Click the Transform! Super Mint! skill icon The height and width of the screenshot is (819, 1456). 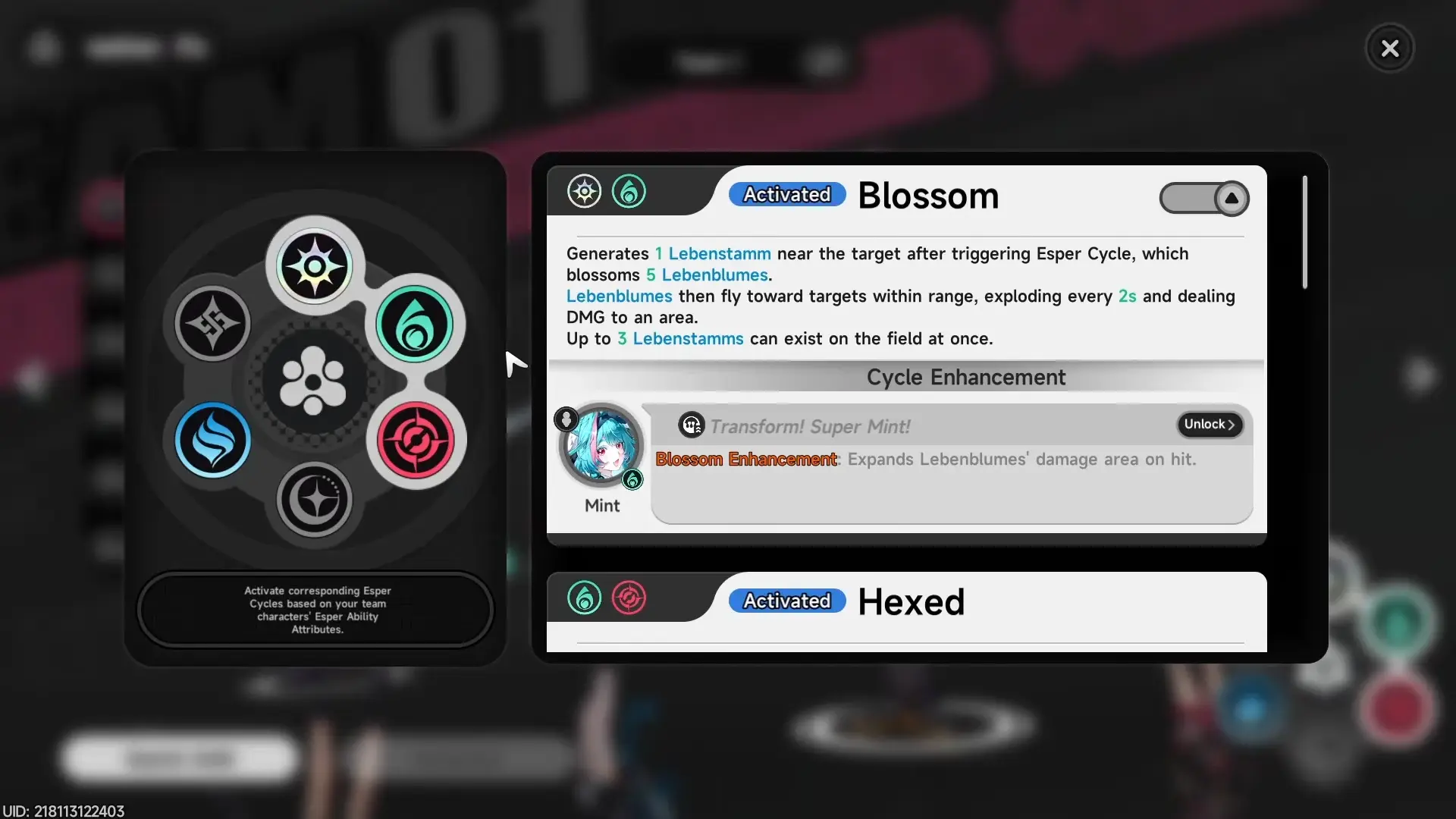[x=691, y=425]
